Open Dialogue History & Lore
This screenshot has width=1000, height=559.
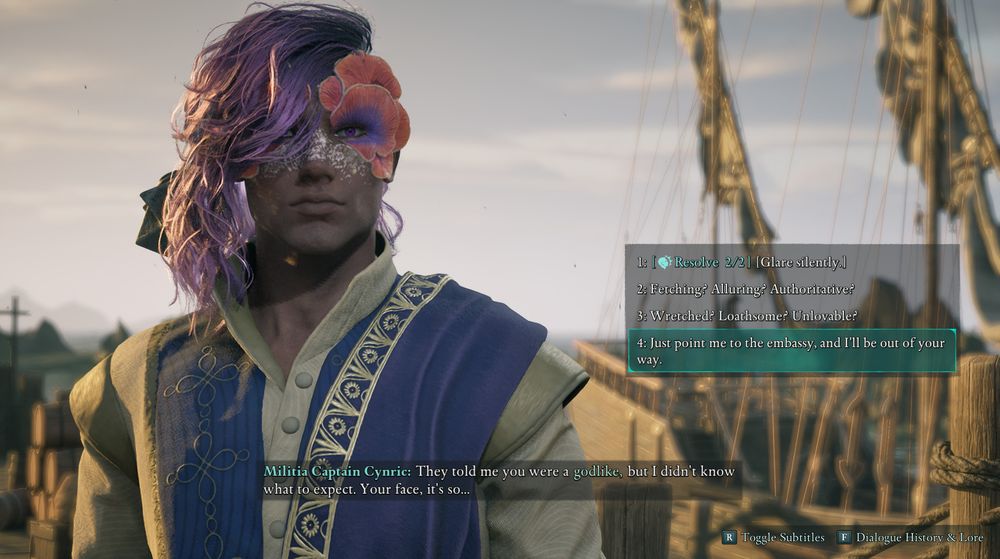pos(912,538)
